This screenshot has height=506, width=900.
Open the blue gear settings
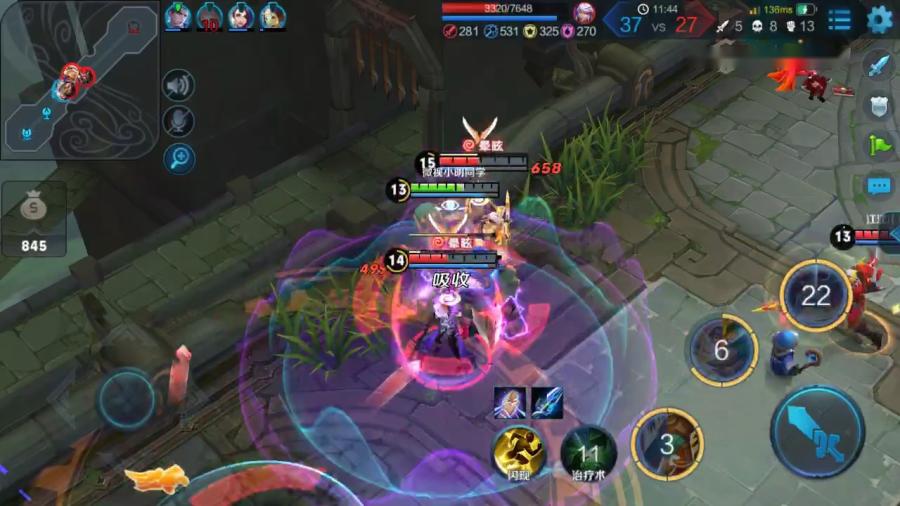(x=879, y=19)
